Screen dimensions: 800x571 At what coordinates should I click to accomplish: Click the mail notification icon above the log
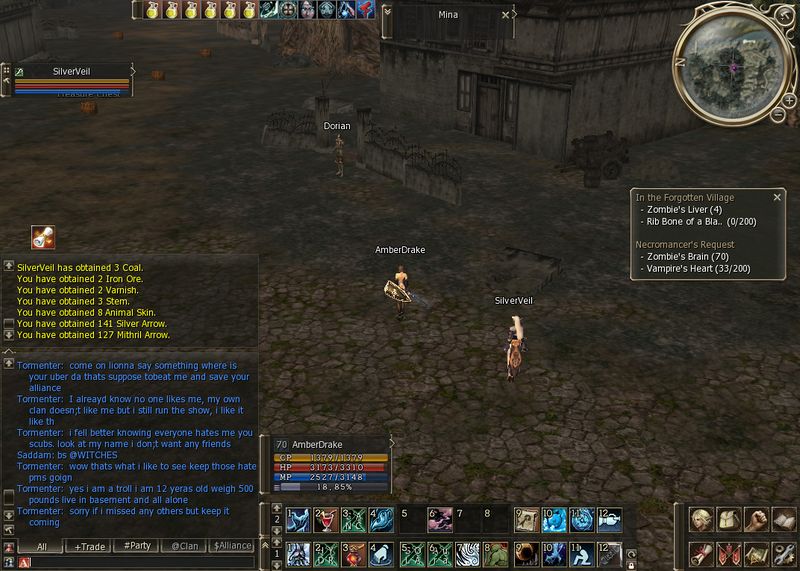tap(42, 237)
